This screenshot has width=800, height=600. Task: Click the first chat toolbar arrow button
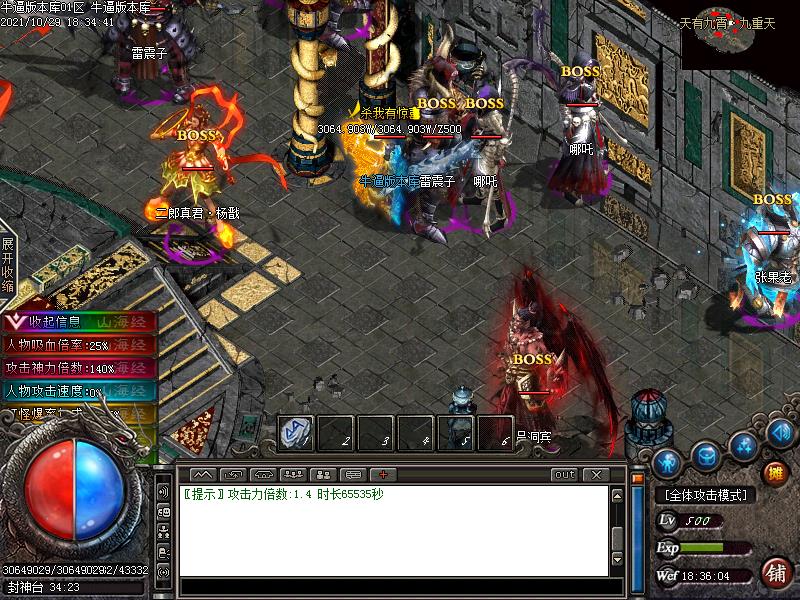pos(203,474)
